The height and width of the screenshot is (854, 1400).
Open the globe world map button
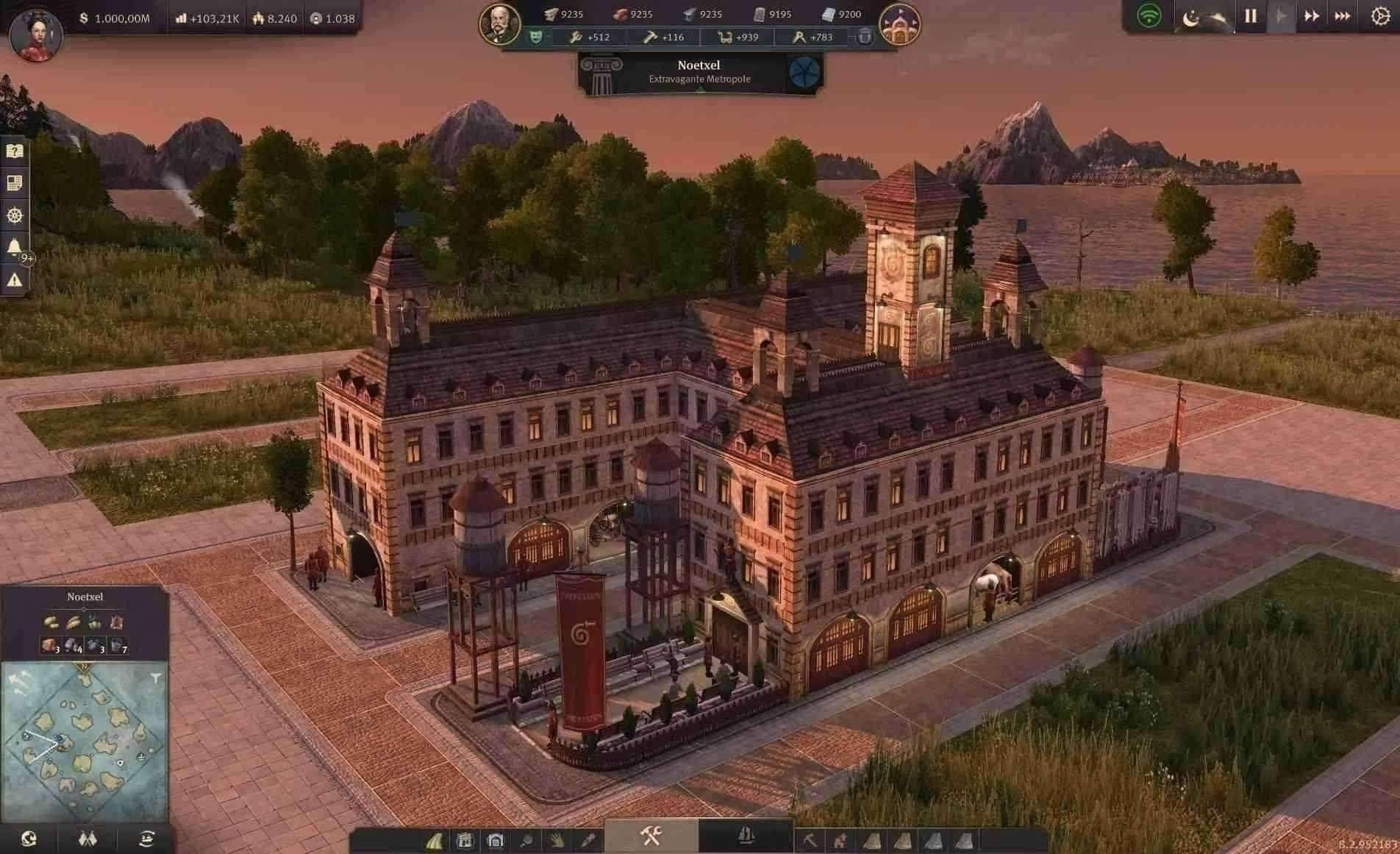click(29, 839)
